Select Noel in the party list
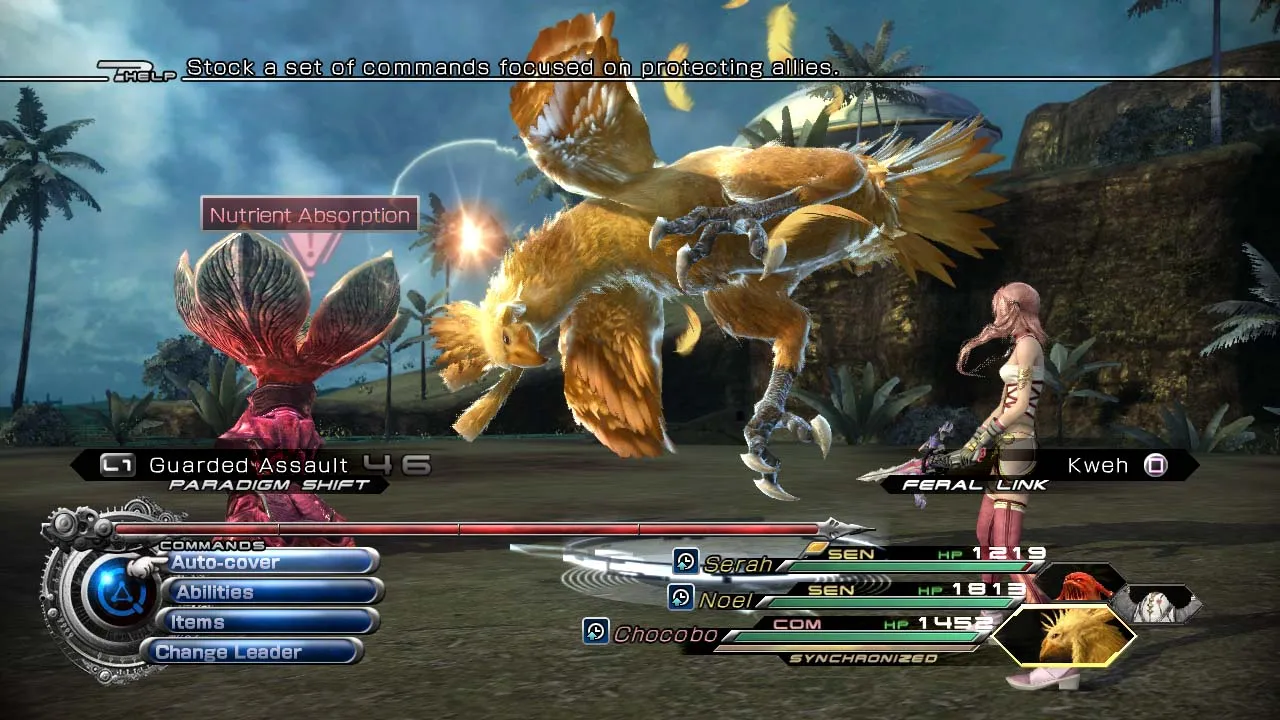 [726, 600]
